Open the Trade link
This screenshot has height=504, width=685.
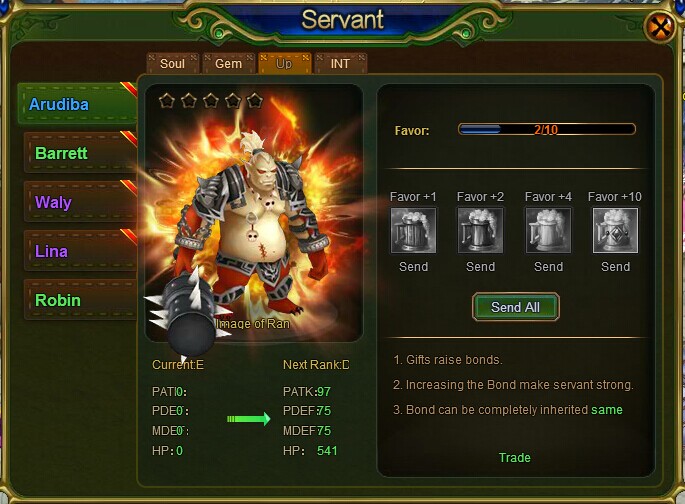(x=515, y=458)
